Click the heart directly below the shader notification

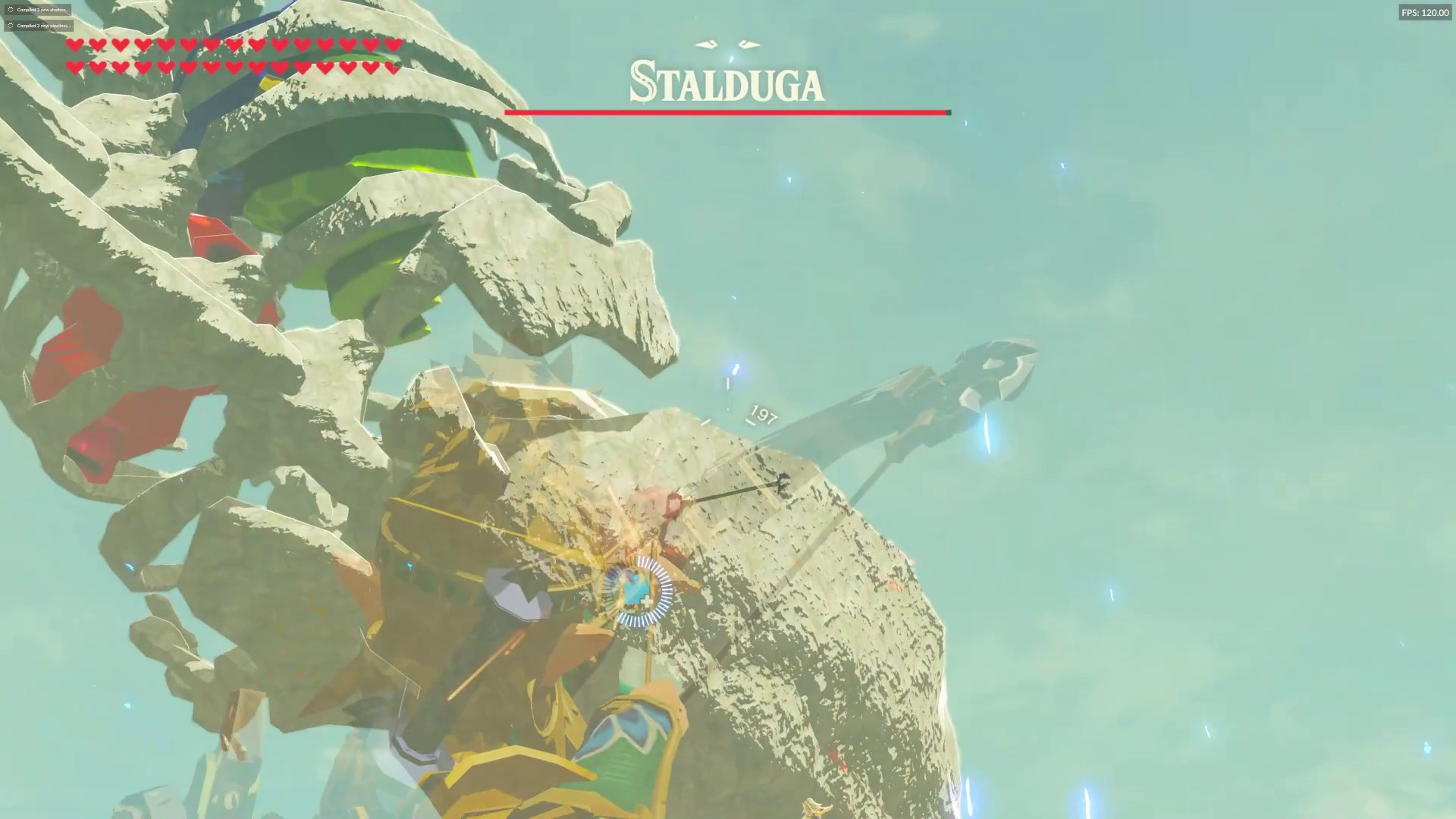[74, 45]
